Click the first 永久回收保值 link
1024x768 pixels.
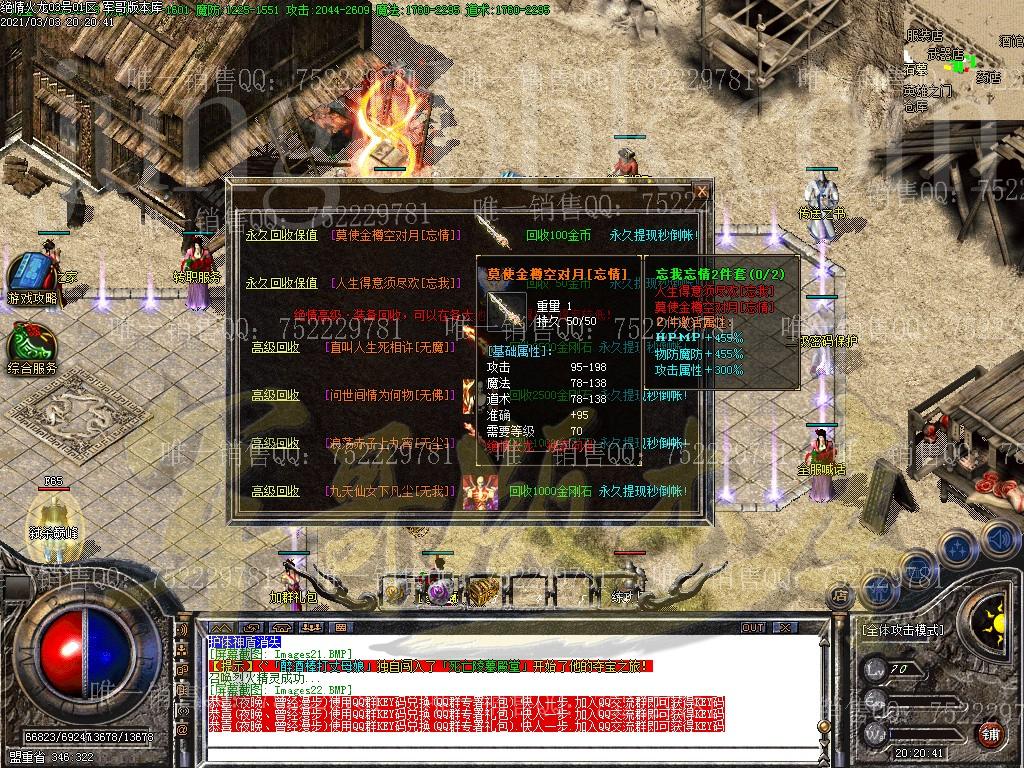[281, 236]
